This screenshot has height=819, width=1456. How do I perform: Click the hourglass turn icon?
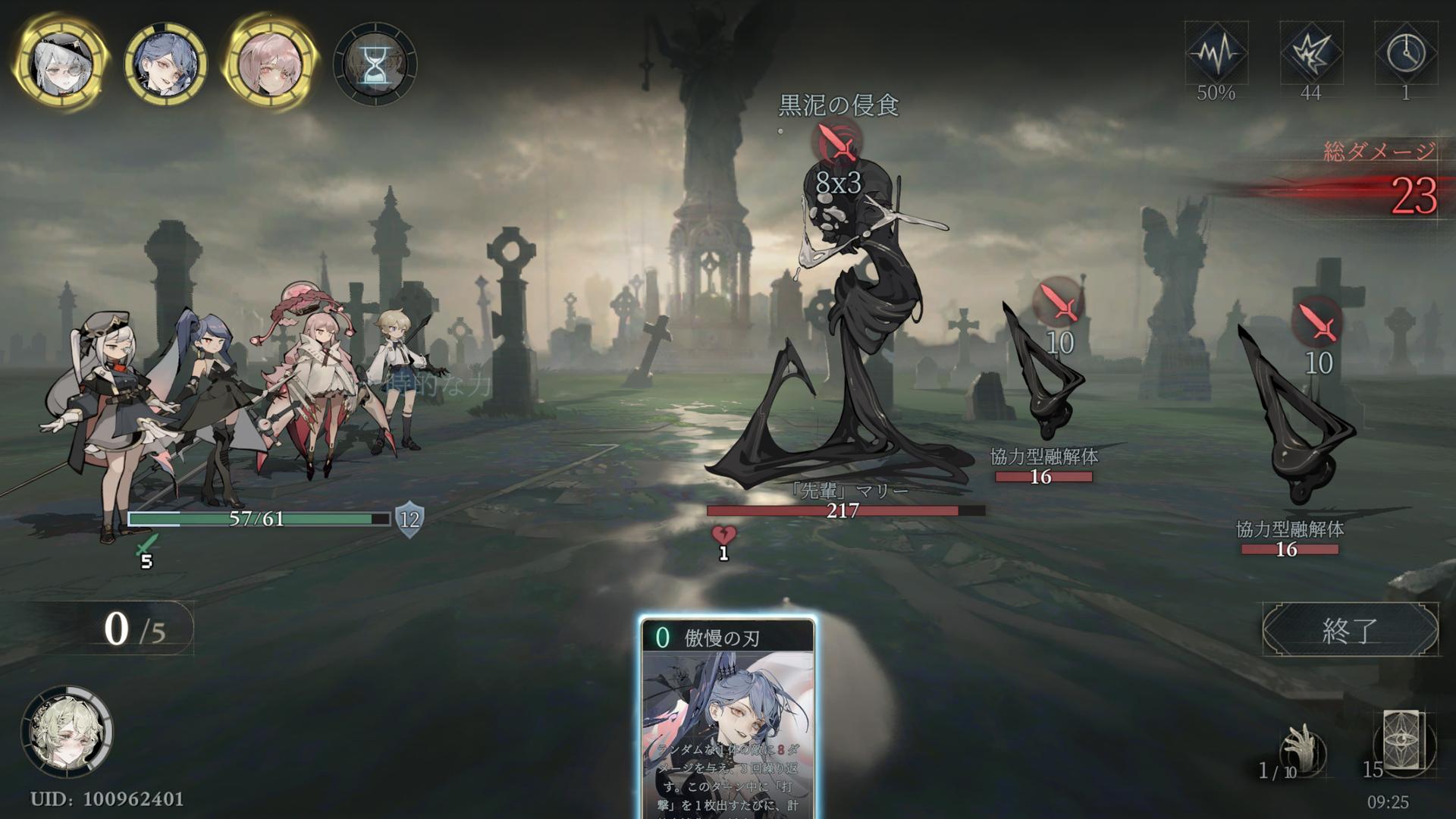(x=375, y=64)
